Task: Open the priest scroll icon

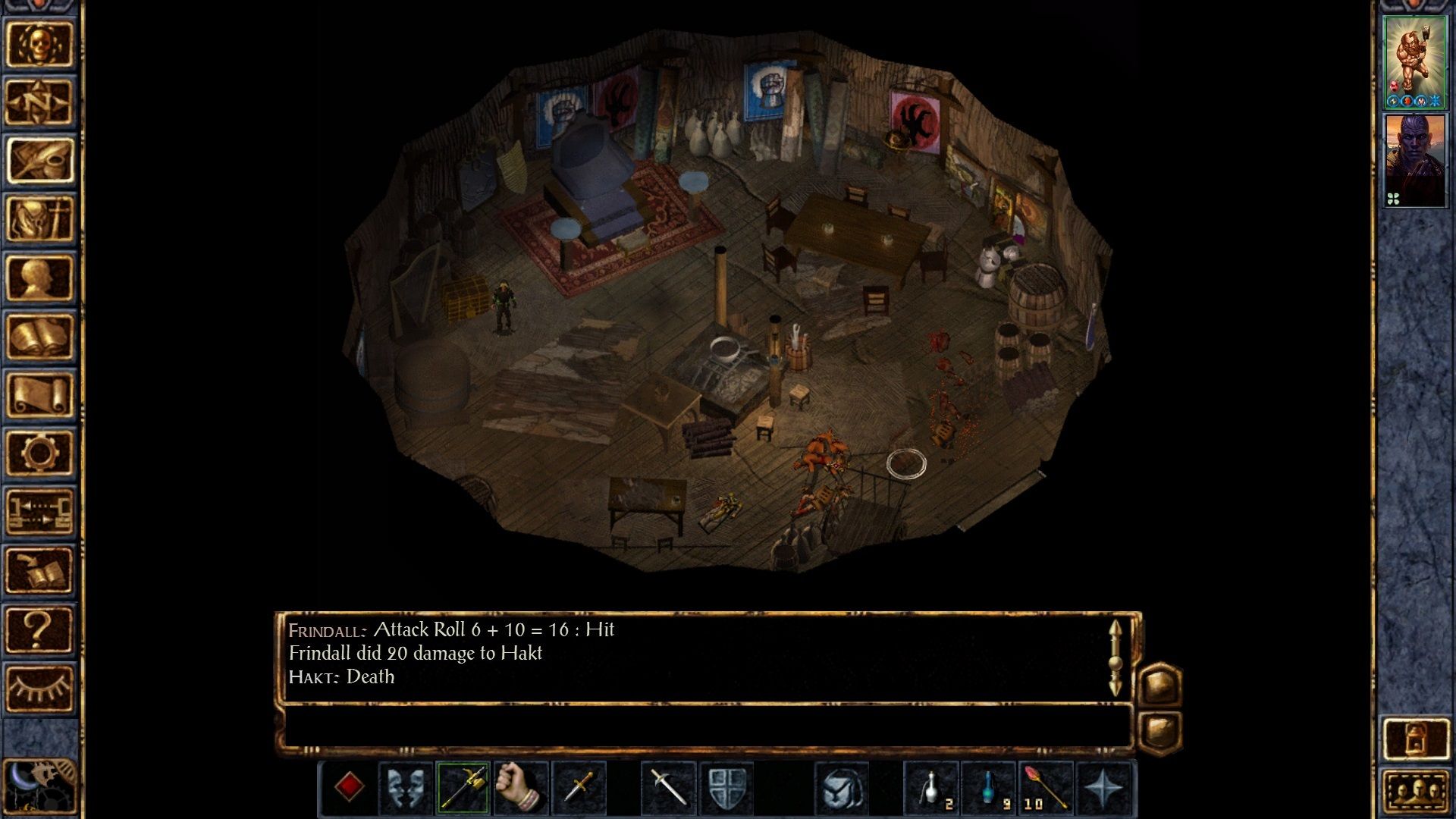Action: [39, 394]
